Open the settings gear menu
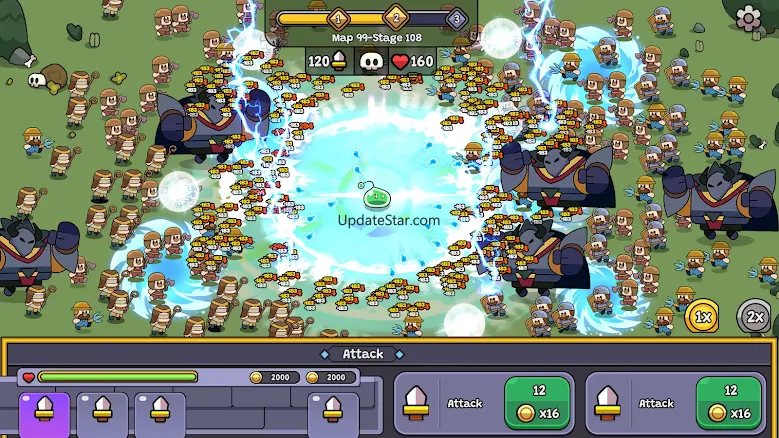The height and width of the screenshot is (438, 779). click(x=748, y=18)
